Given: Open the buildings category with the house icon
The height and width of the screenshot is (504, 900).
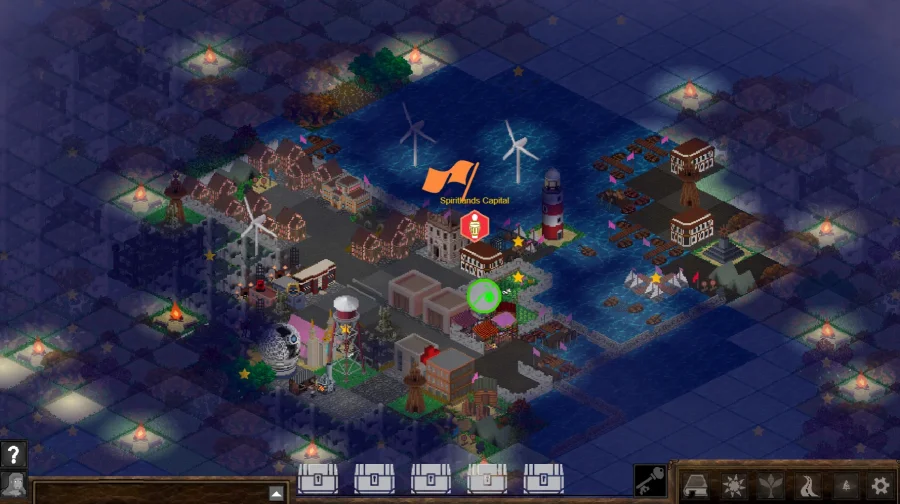Looking at the screenshot, I should [x=696, y=486].
